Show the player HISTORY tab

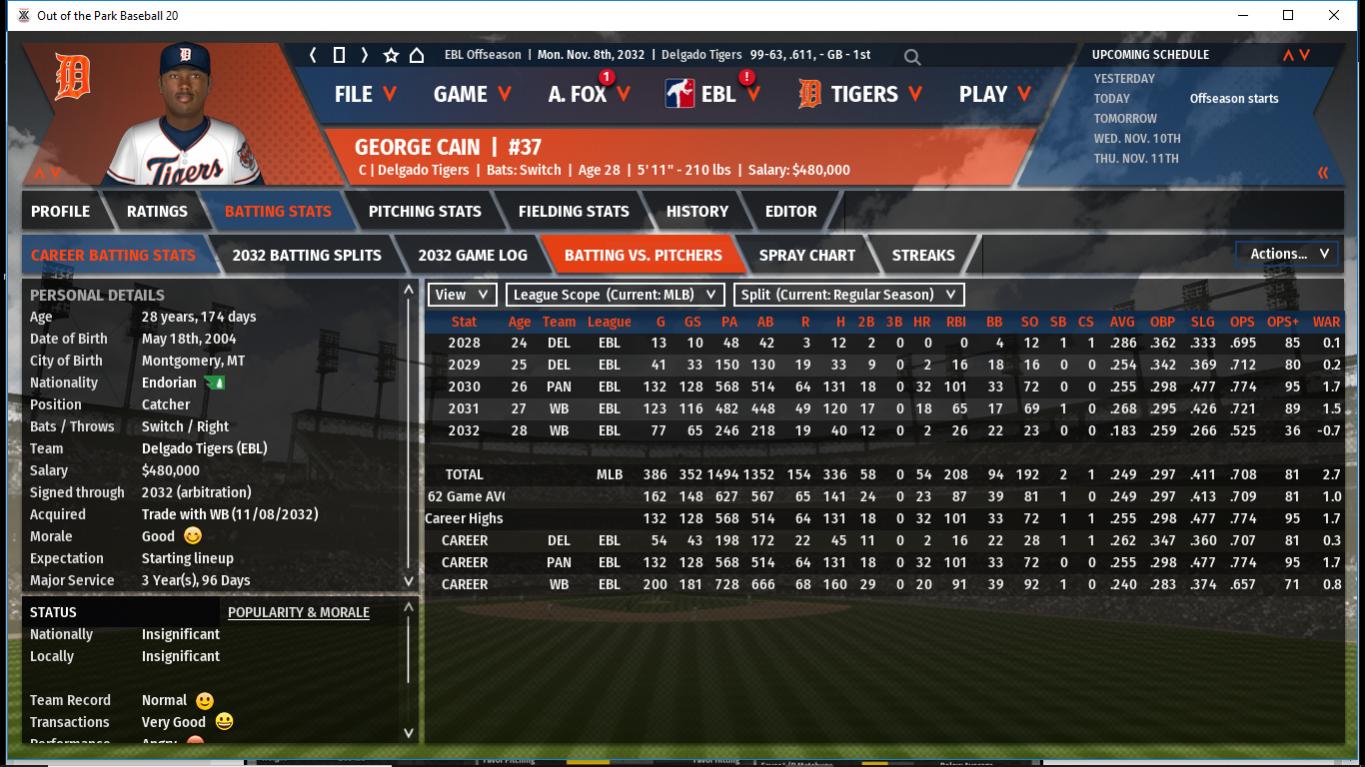(x=697, y=211)
